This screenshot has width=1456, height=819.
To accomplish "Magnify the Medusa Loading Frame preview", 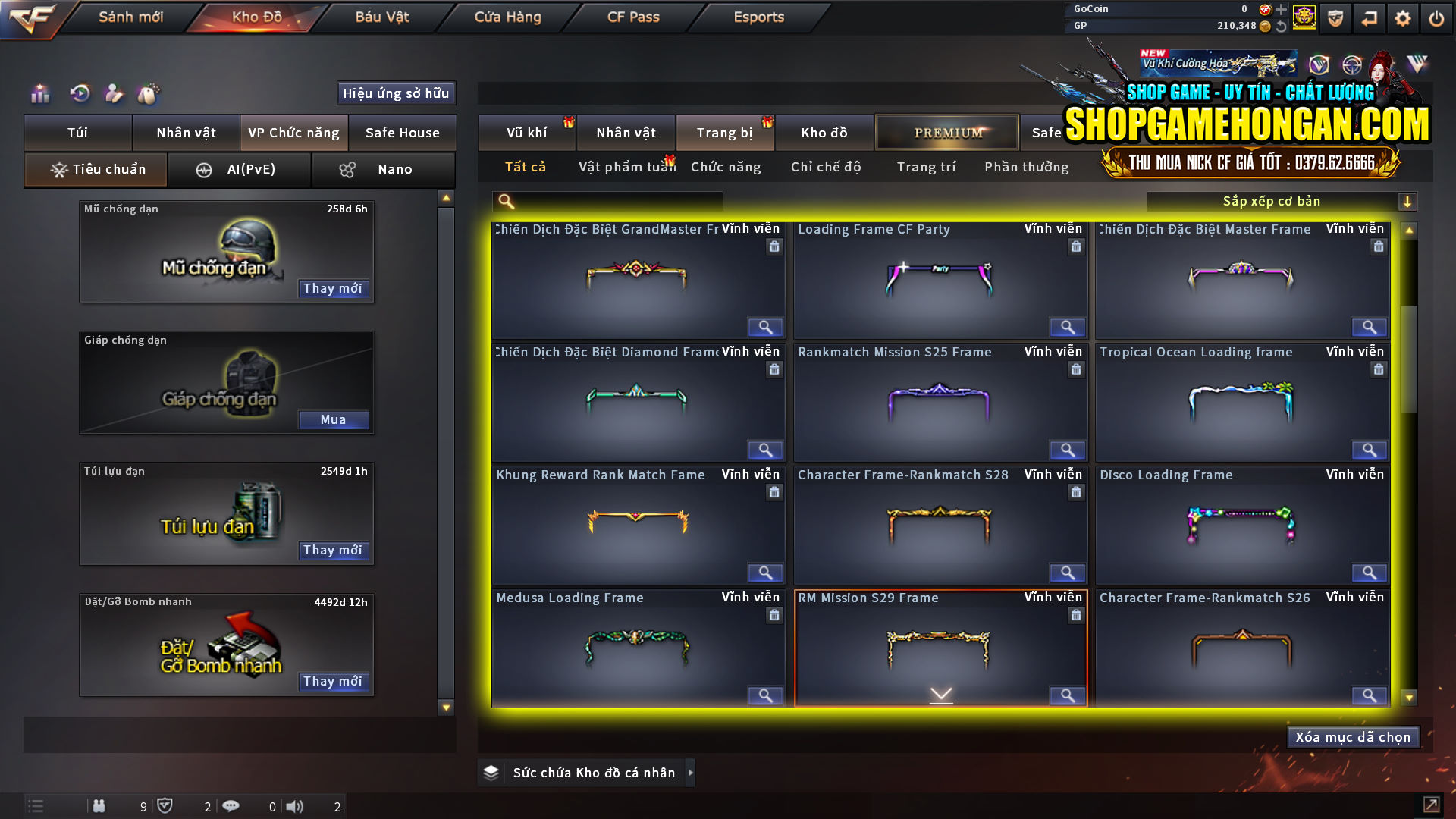I will [x=764, y=695].
